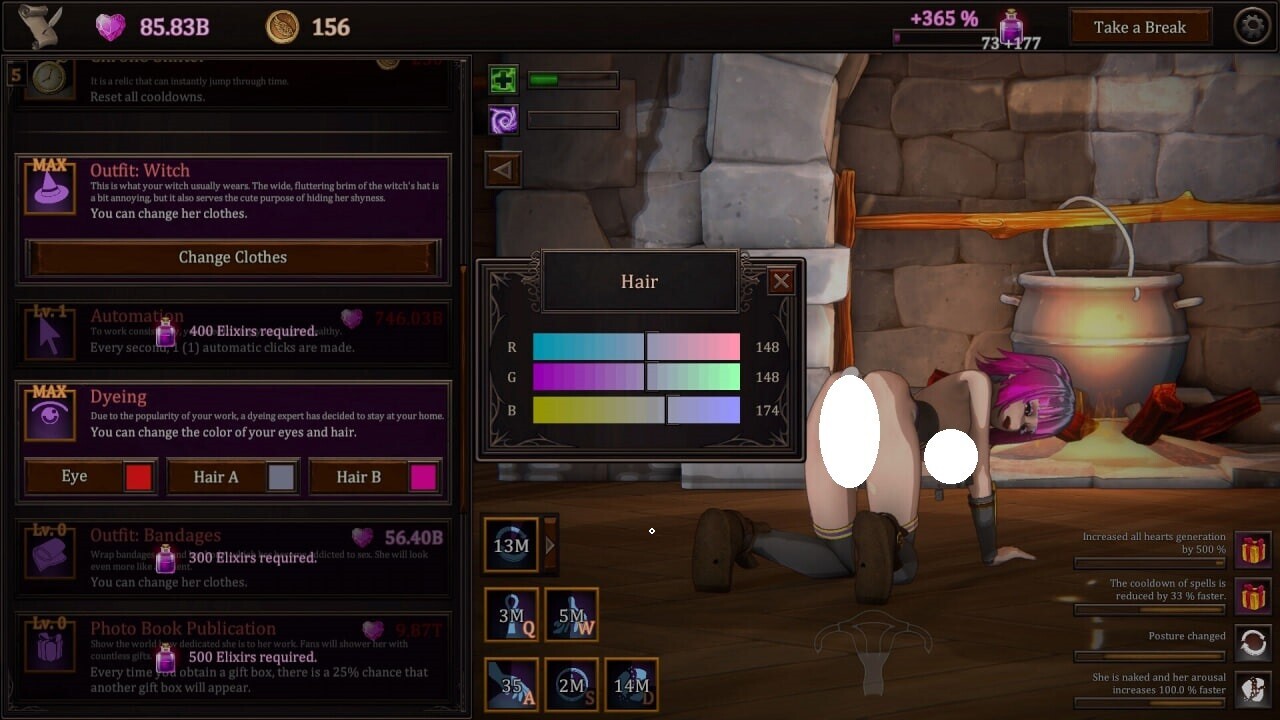Select the Hair B magenta swatch
1280x720 pixels.
424,477
